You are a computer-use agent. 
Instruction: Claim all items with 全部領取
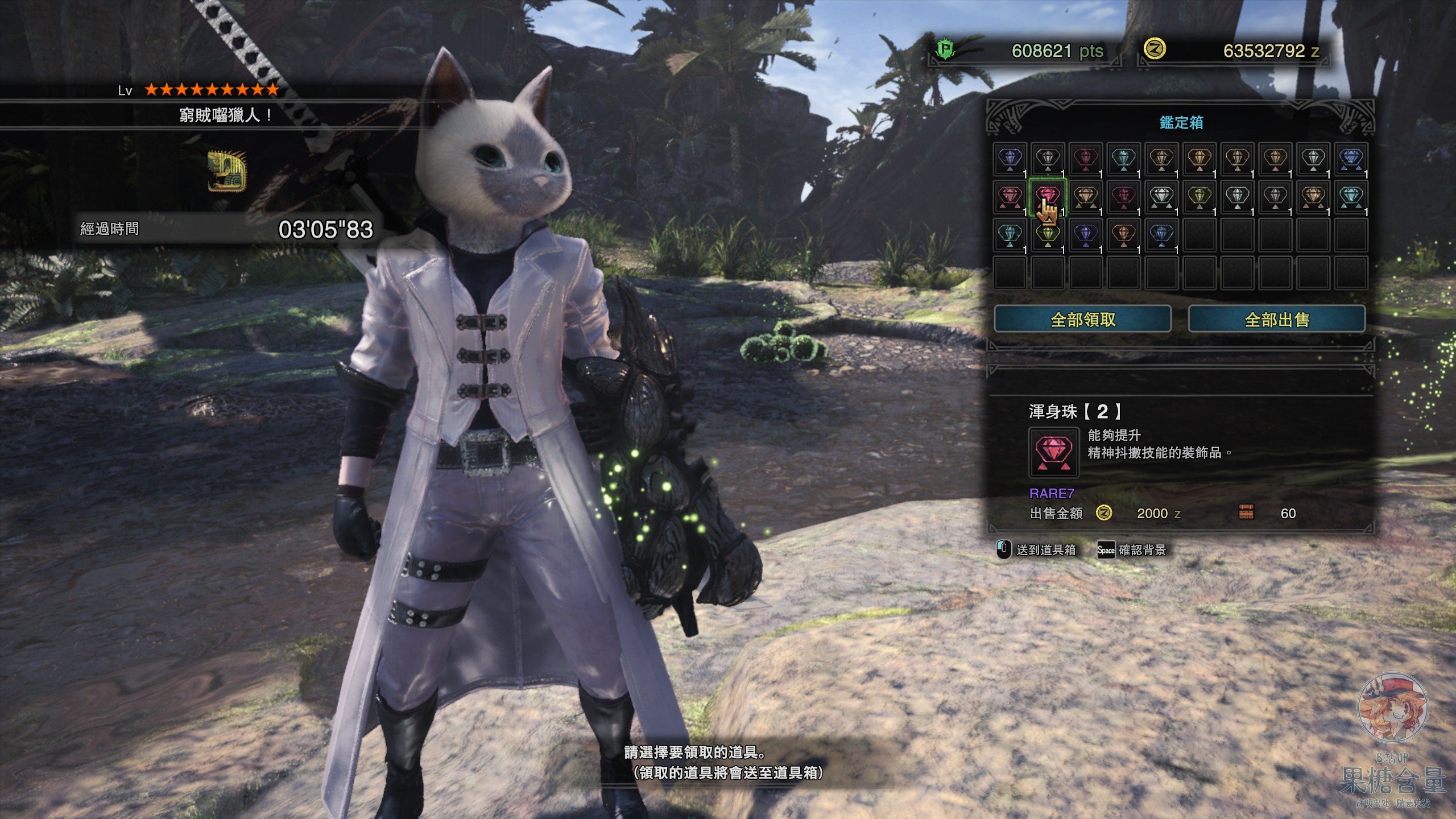(x=1082, y=319)
